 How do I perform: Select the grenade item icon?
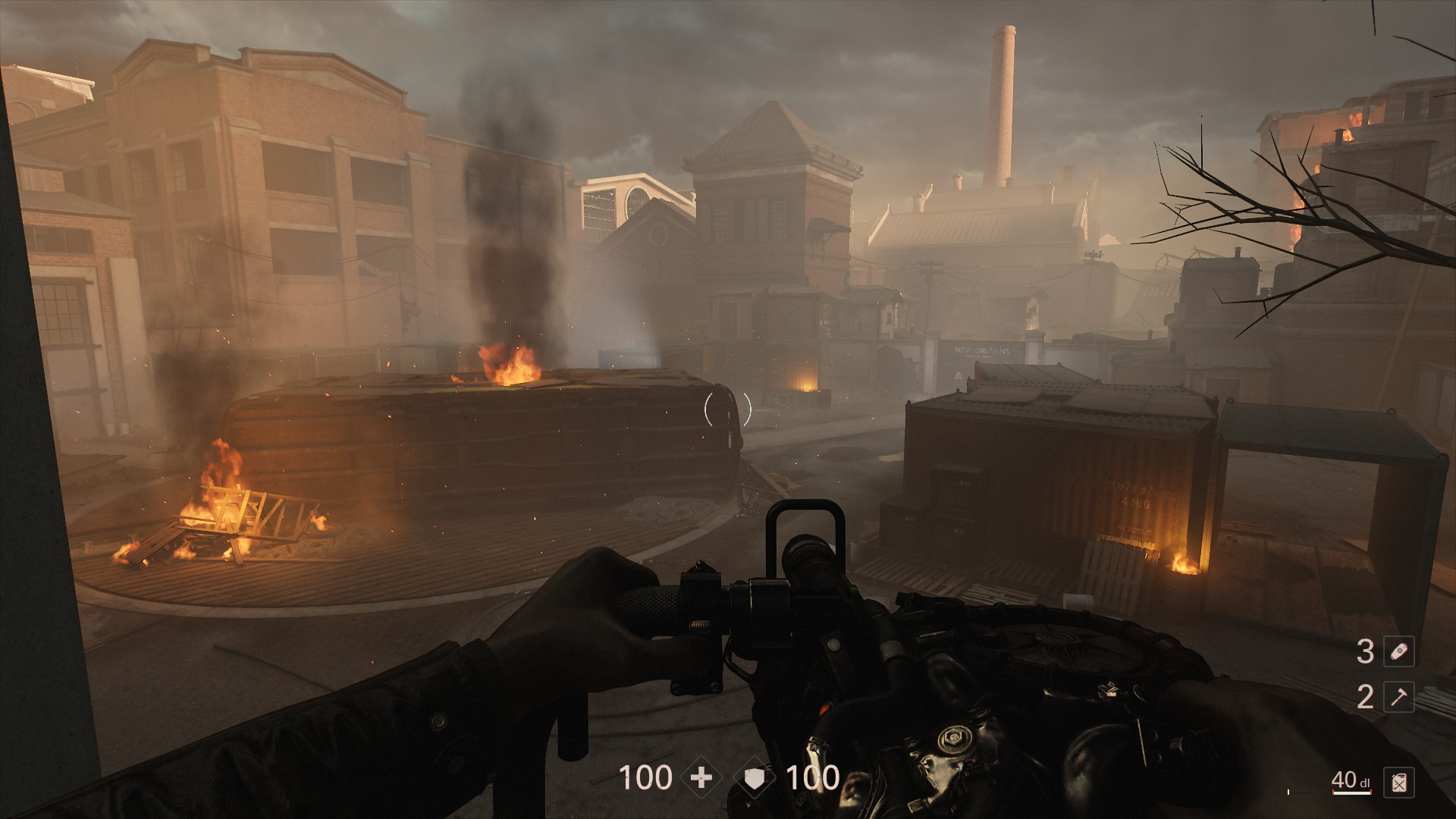[1398, 651]
